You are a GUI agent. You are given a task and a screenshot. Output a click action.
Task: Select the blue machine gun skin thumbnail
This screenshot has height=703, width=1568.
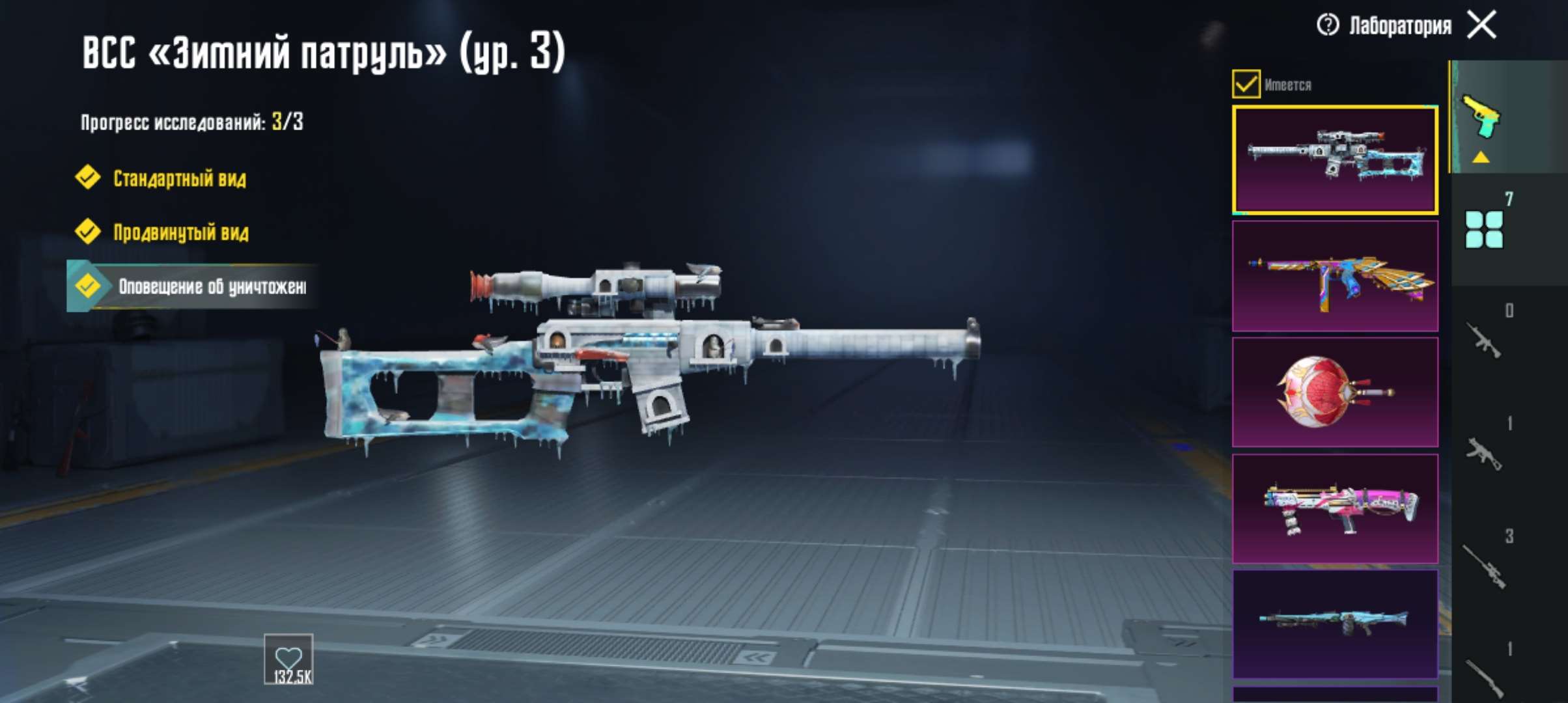1335,624
